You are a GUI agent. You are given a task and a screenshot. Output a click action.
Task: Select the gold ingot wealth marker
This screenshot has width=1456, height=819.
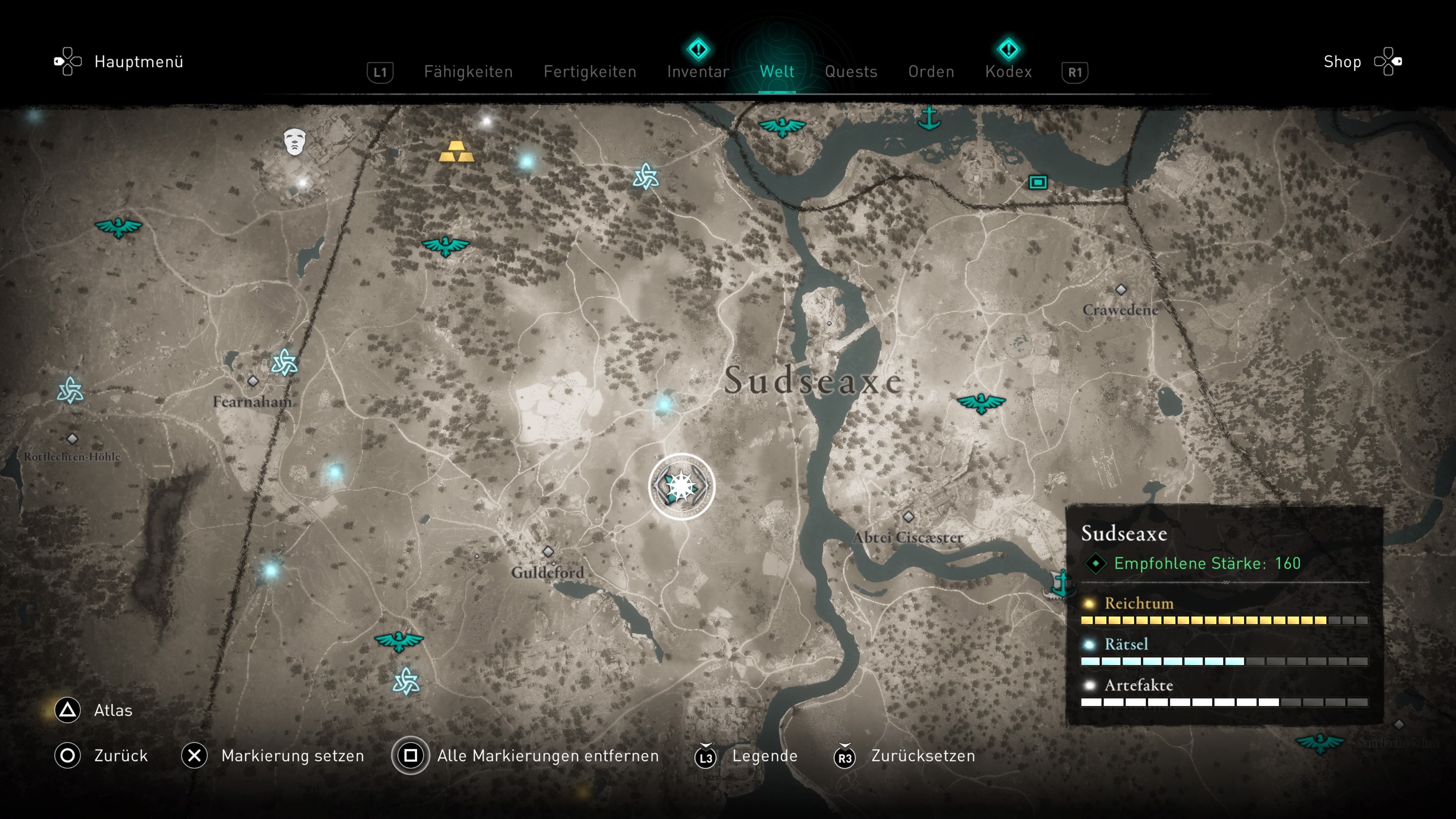tap(455, 152)
